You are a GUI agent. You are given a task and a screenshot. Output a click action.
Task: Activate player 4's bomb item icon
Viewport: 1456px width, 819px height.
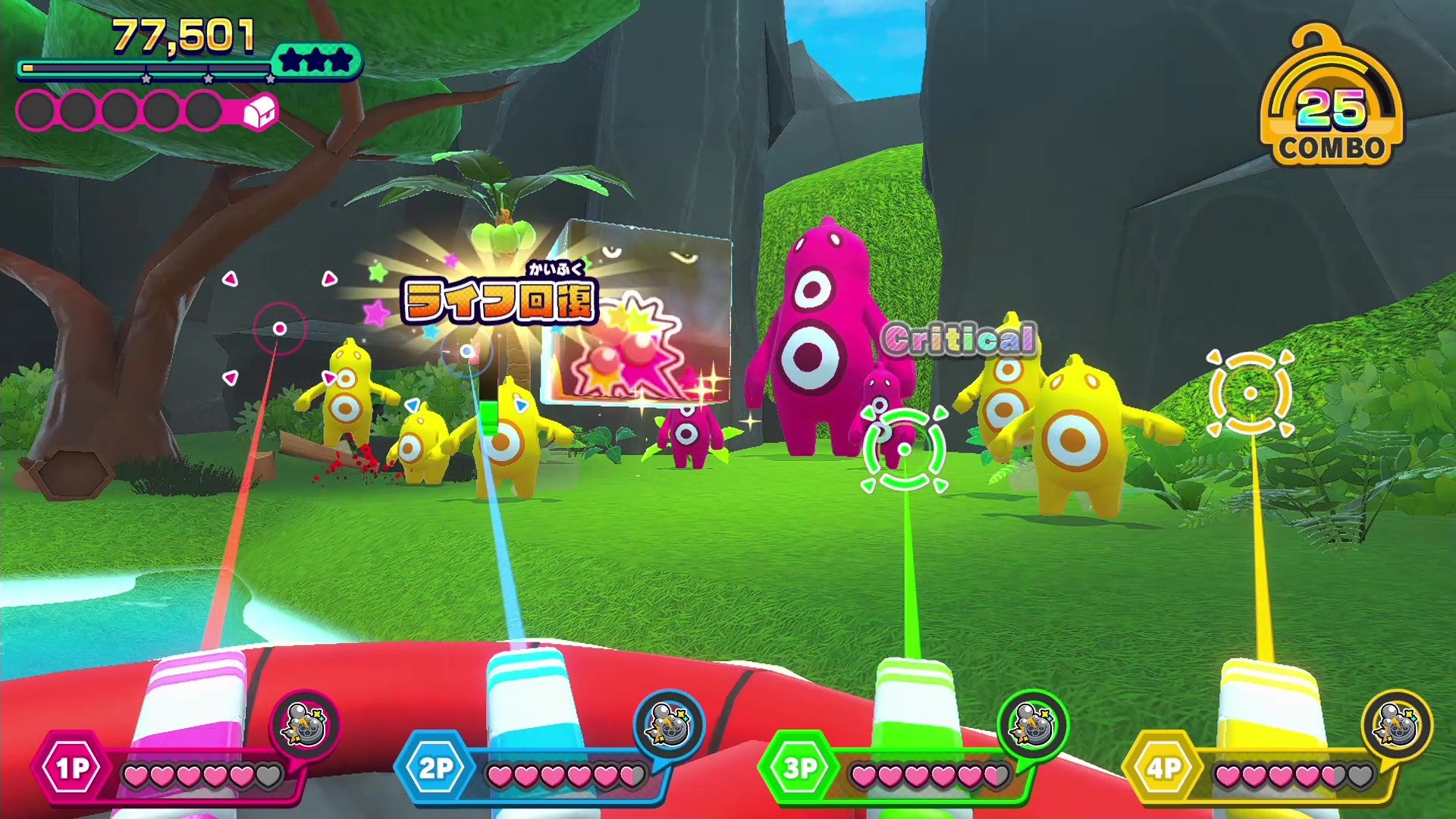pos(1396,726)
